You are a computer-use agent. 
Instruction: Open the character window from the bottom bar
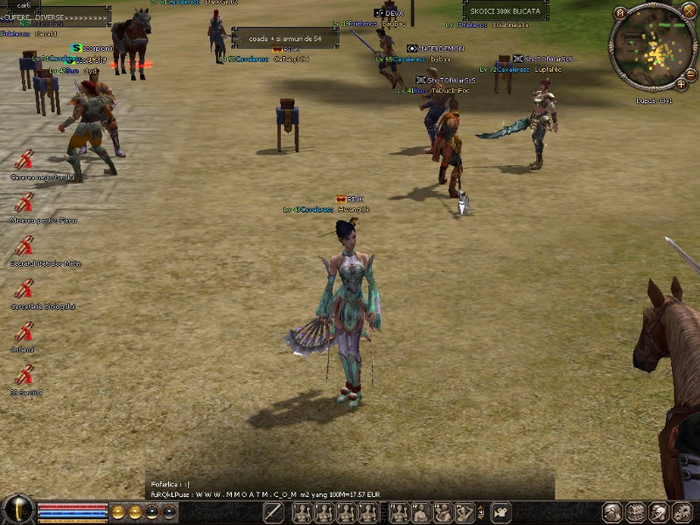tap(612, 513)
